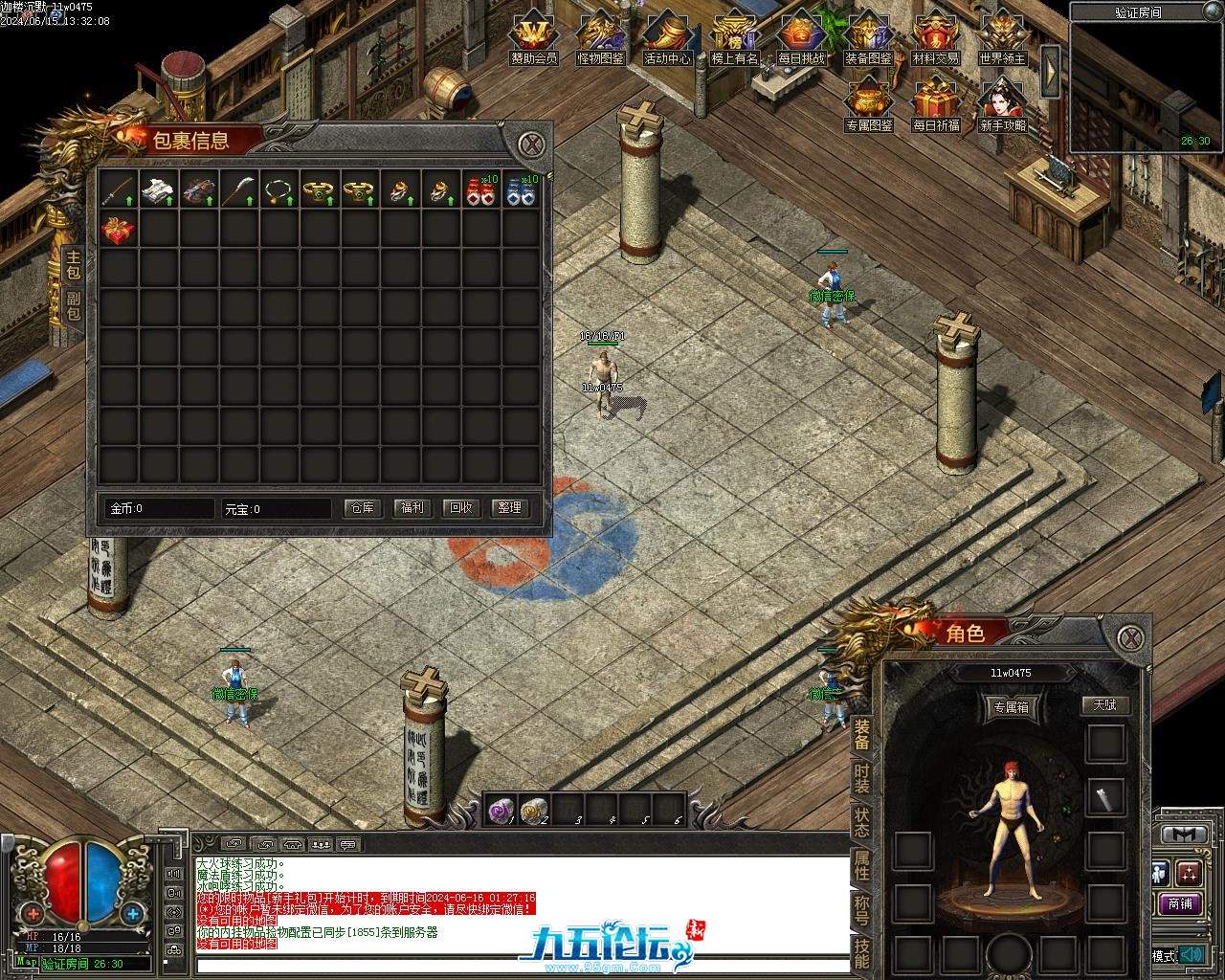Switch to the 技能 skills tab
This screenshot has height=980, width=1225.
pyautogui.click(x=862, y=953)
